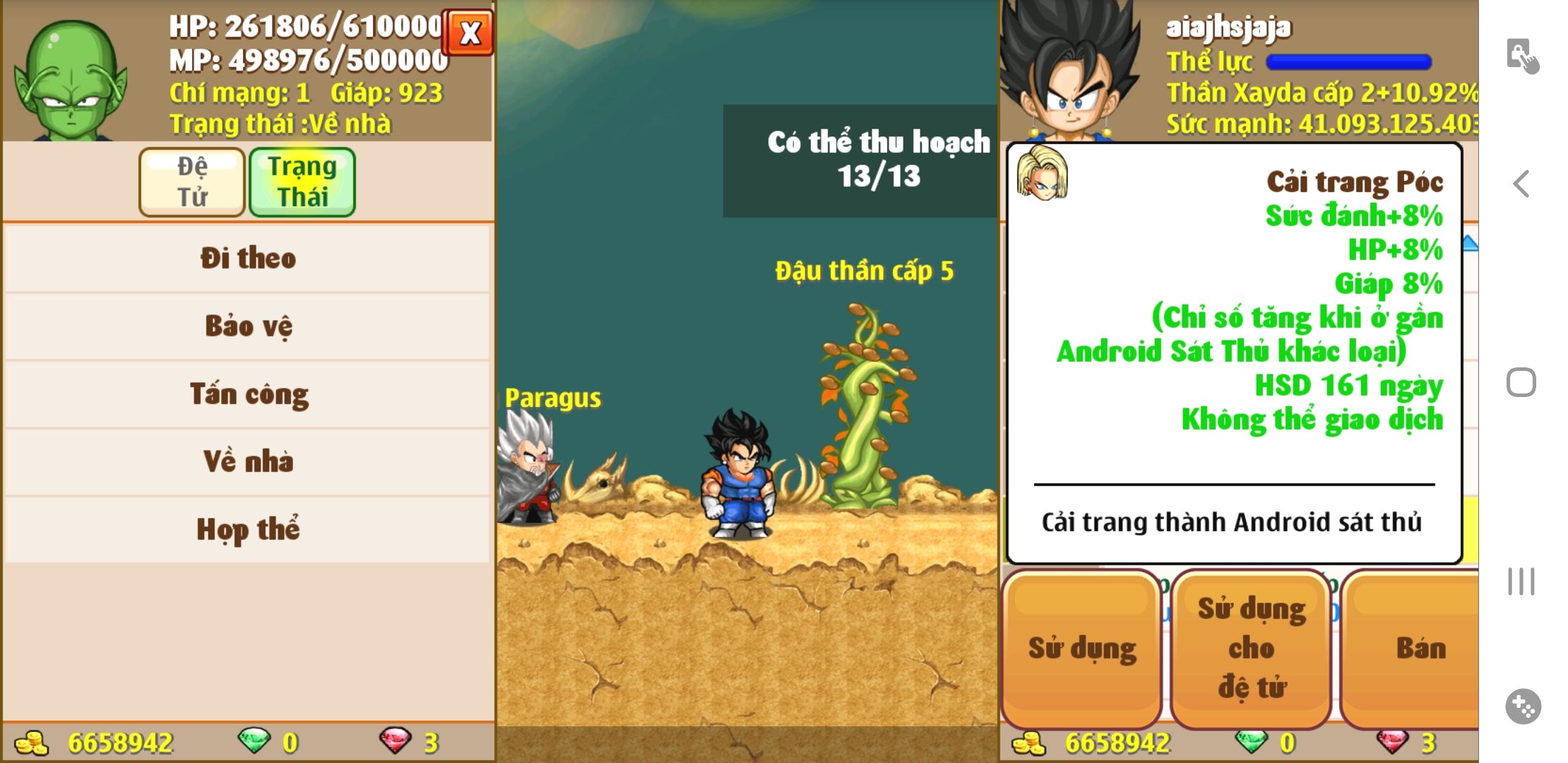The height and width of the screenshot is (763, 1568).
Task: Use item on disciple via Sử dụng cho đệ tử
Action: pos(1251,648)
